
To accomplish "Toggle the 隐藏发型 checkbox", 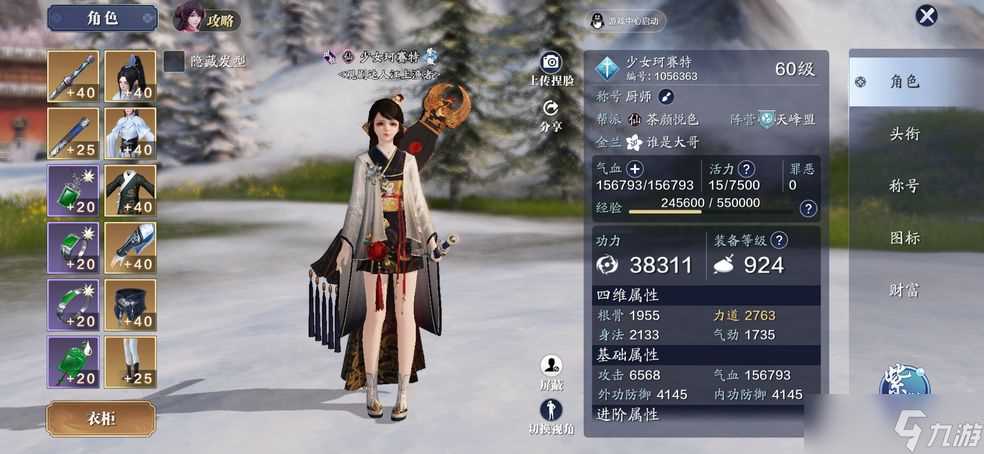I will coord(174,62).
